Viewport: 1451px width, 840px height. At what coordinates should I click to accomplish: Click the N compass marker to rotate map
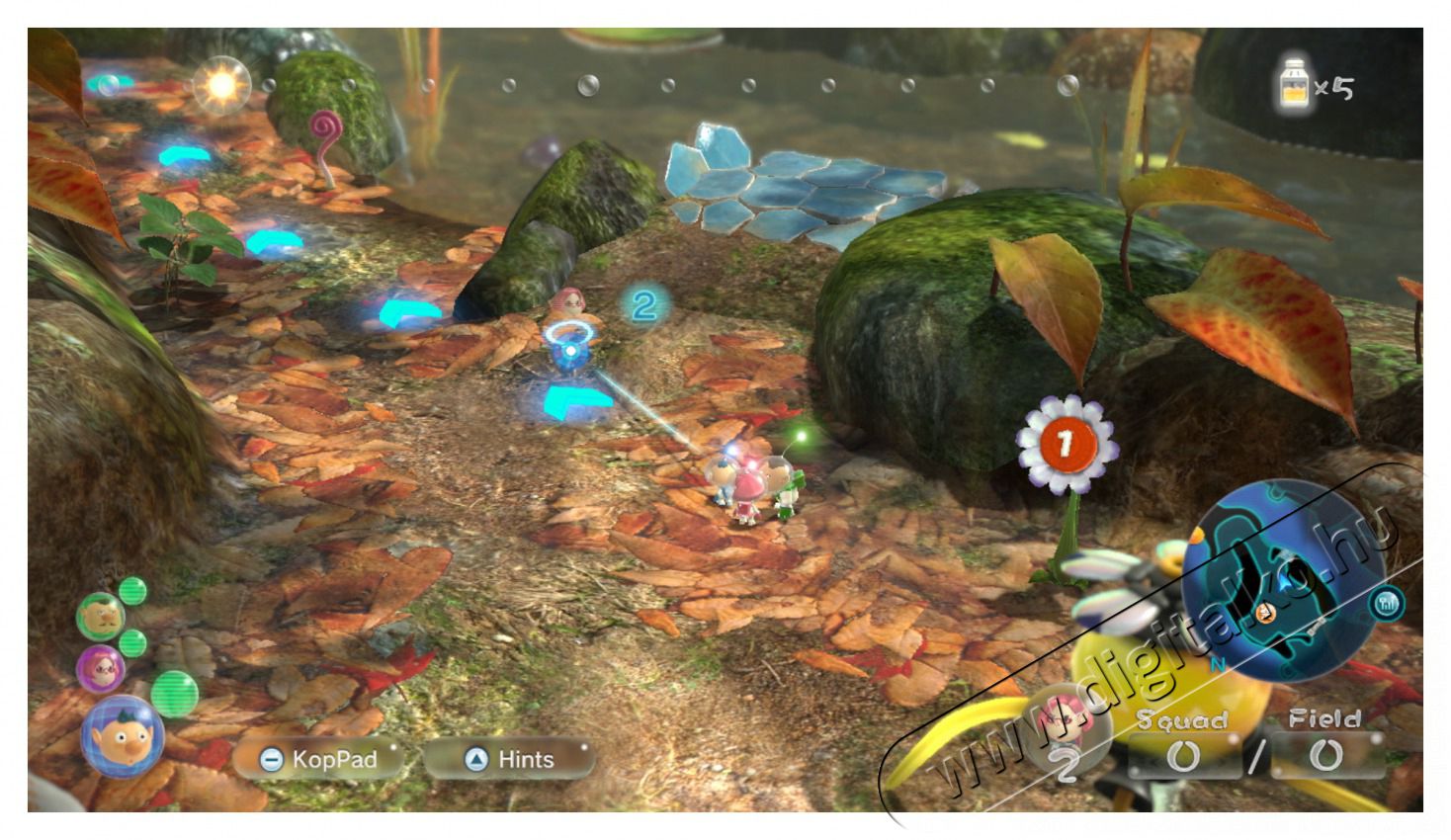click(1217, 664)
